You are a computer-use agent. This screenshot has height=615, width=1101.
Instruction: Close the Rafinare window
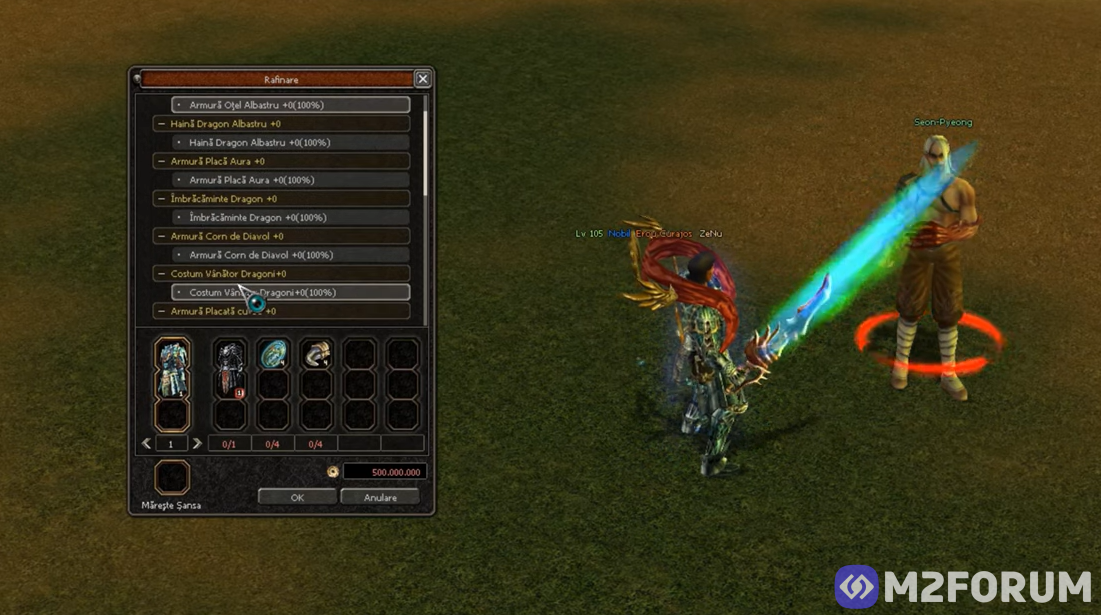click(x=423, y=79)
